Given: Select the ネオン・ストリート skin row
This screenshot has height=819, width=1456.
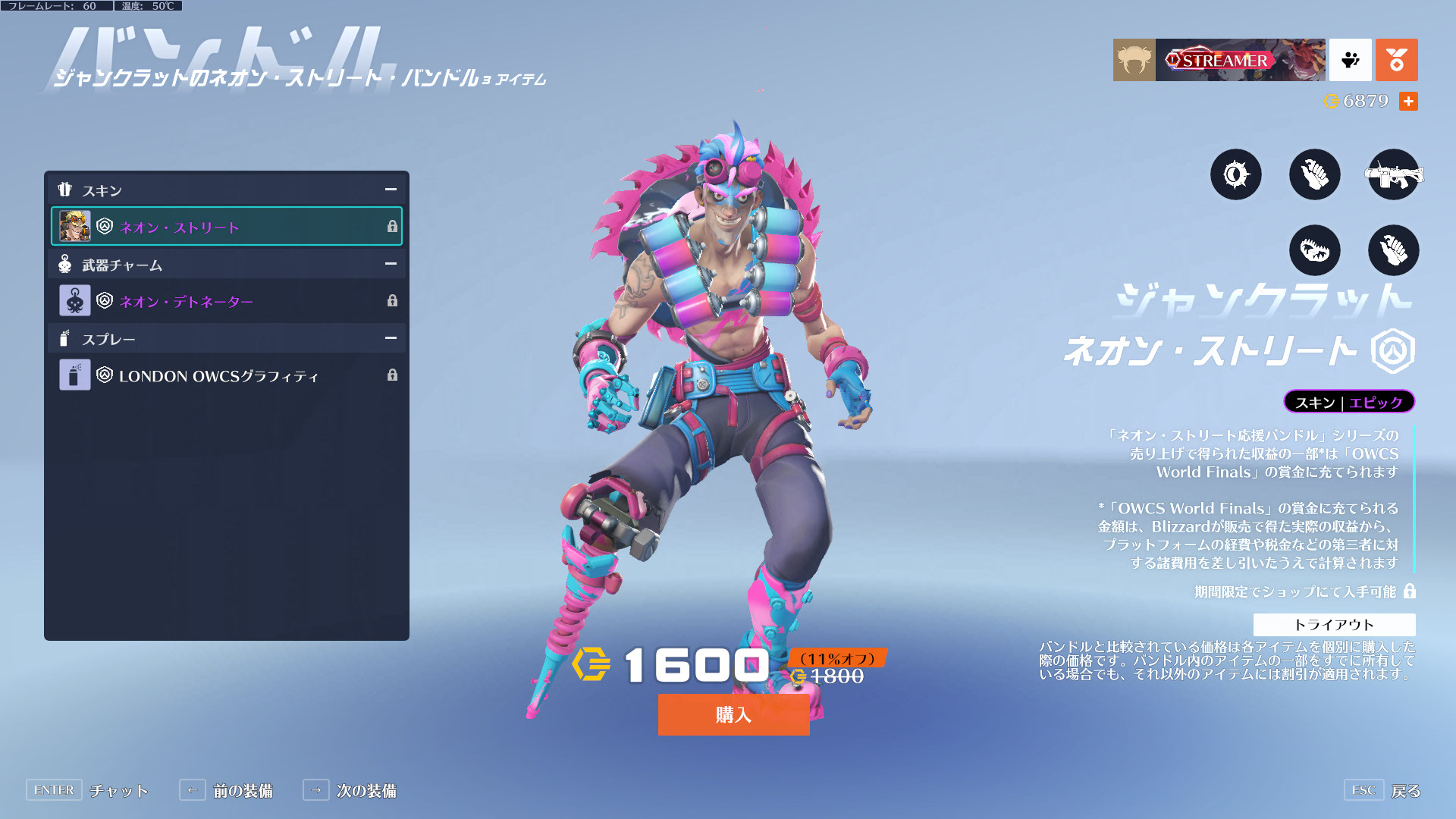Looking at the screenshot, I should [x=226, y=227].
